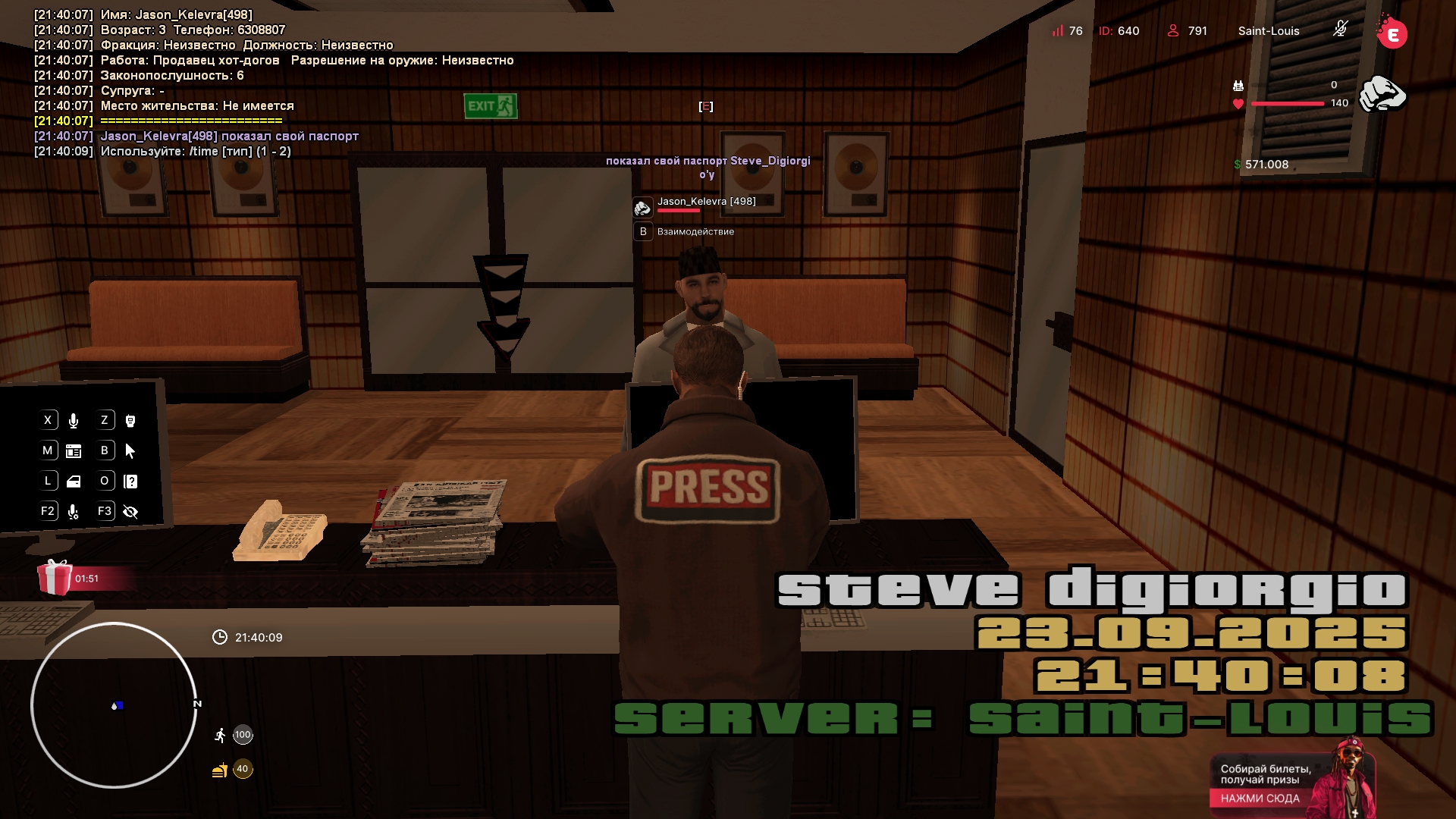Click the walkie-talkie radio icon
1456x819 pixels.
pyautogui.click(x=130, y=421)
